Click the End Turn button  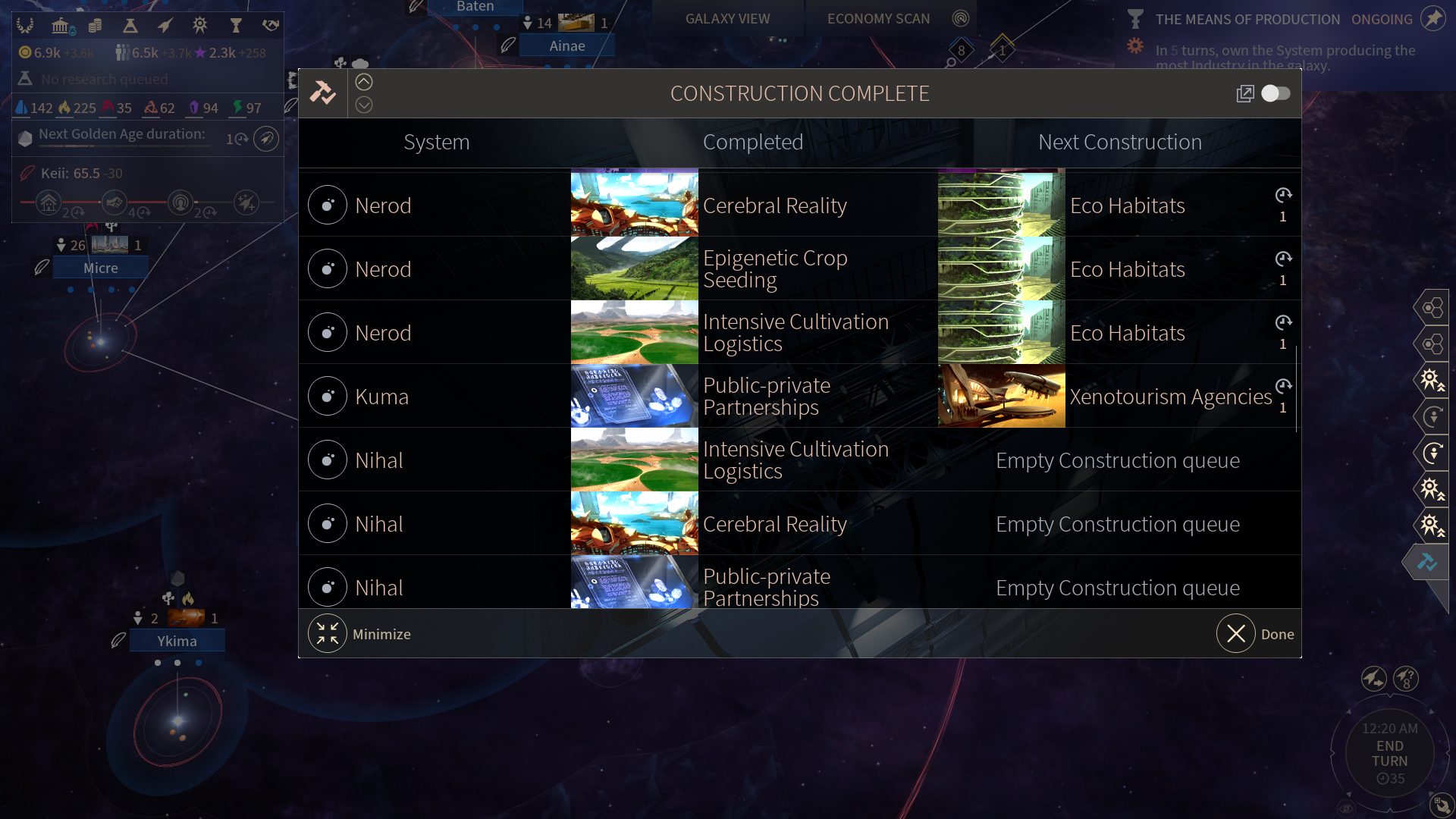pyautogui.click(x=1389, y=754)
